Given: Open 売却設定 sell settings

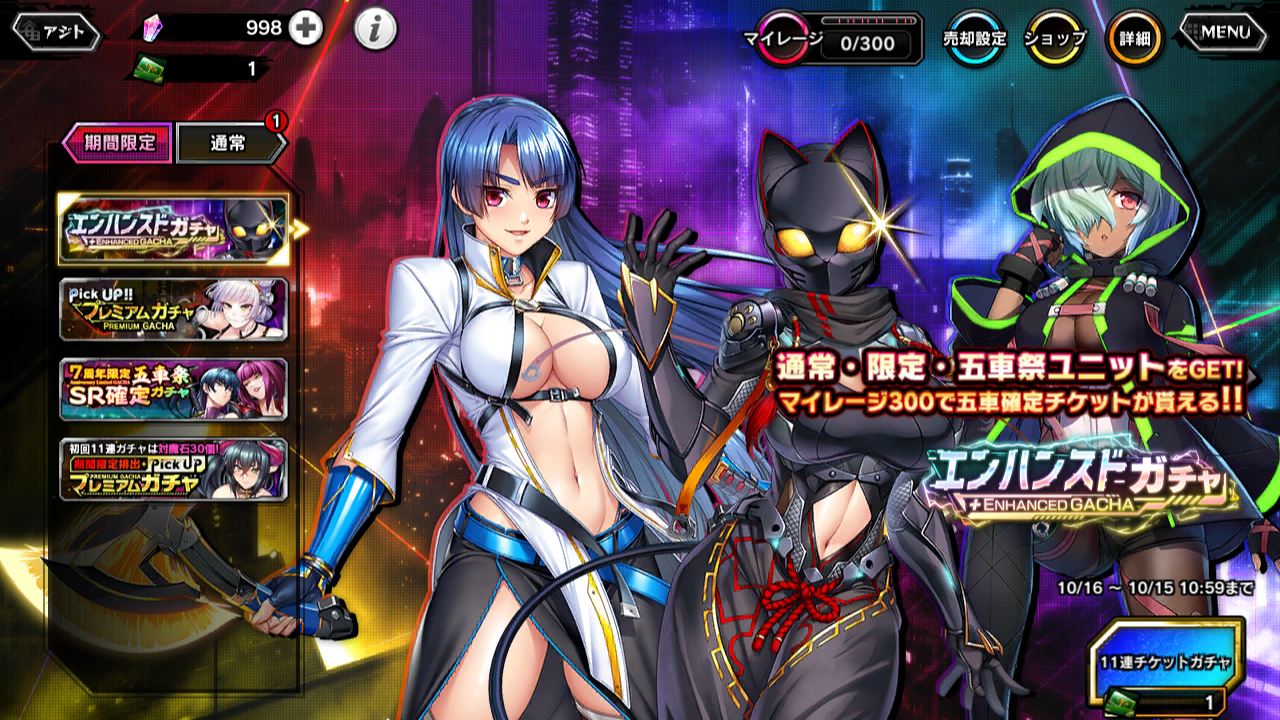Looking at the screenshot, I should coord(974,39).
